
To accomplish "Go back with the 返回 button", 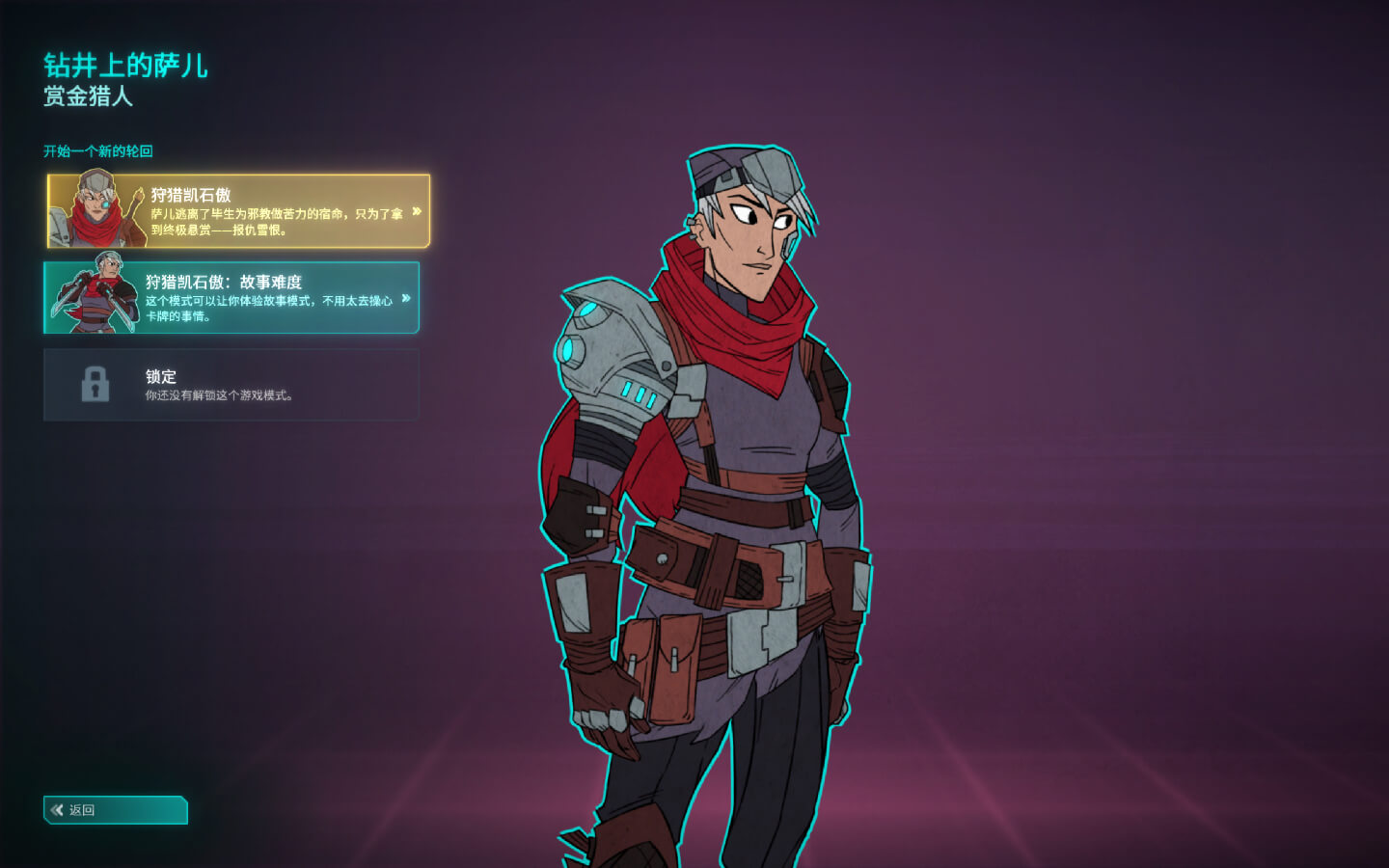I will pyautogui.click(x=116, y=810).
